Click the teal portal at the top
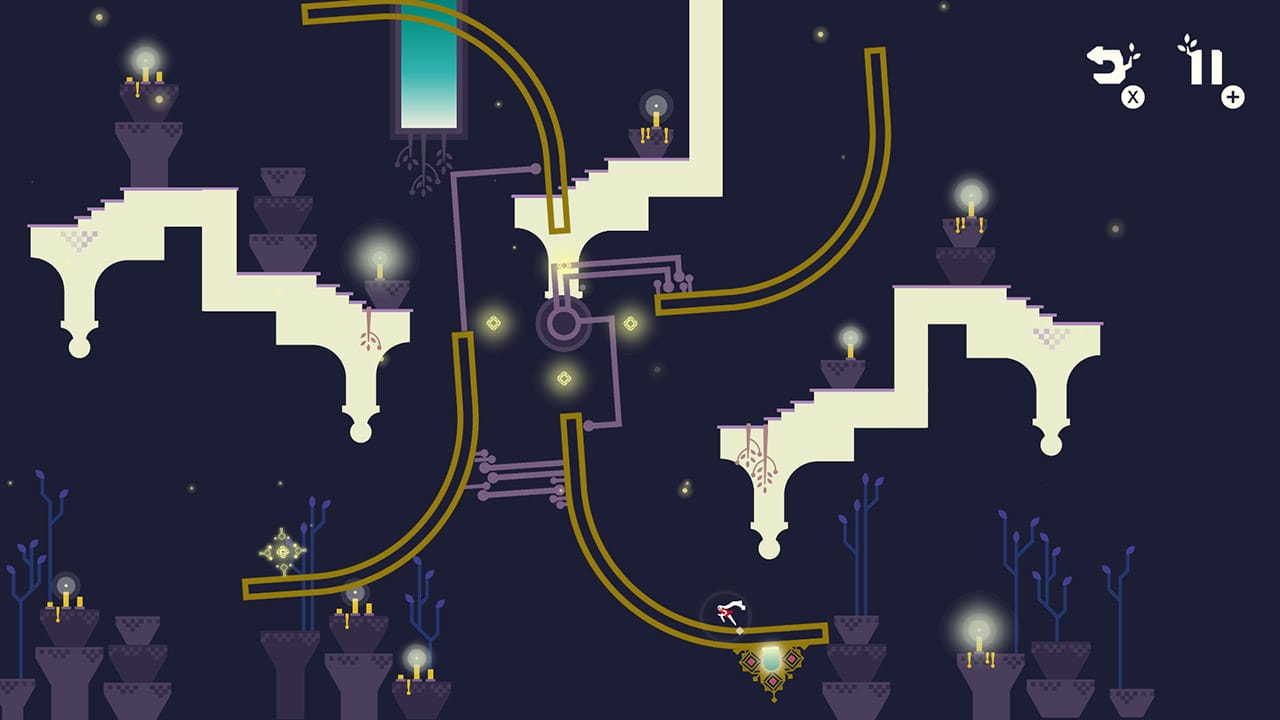 [430, 65]
